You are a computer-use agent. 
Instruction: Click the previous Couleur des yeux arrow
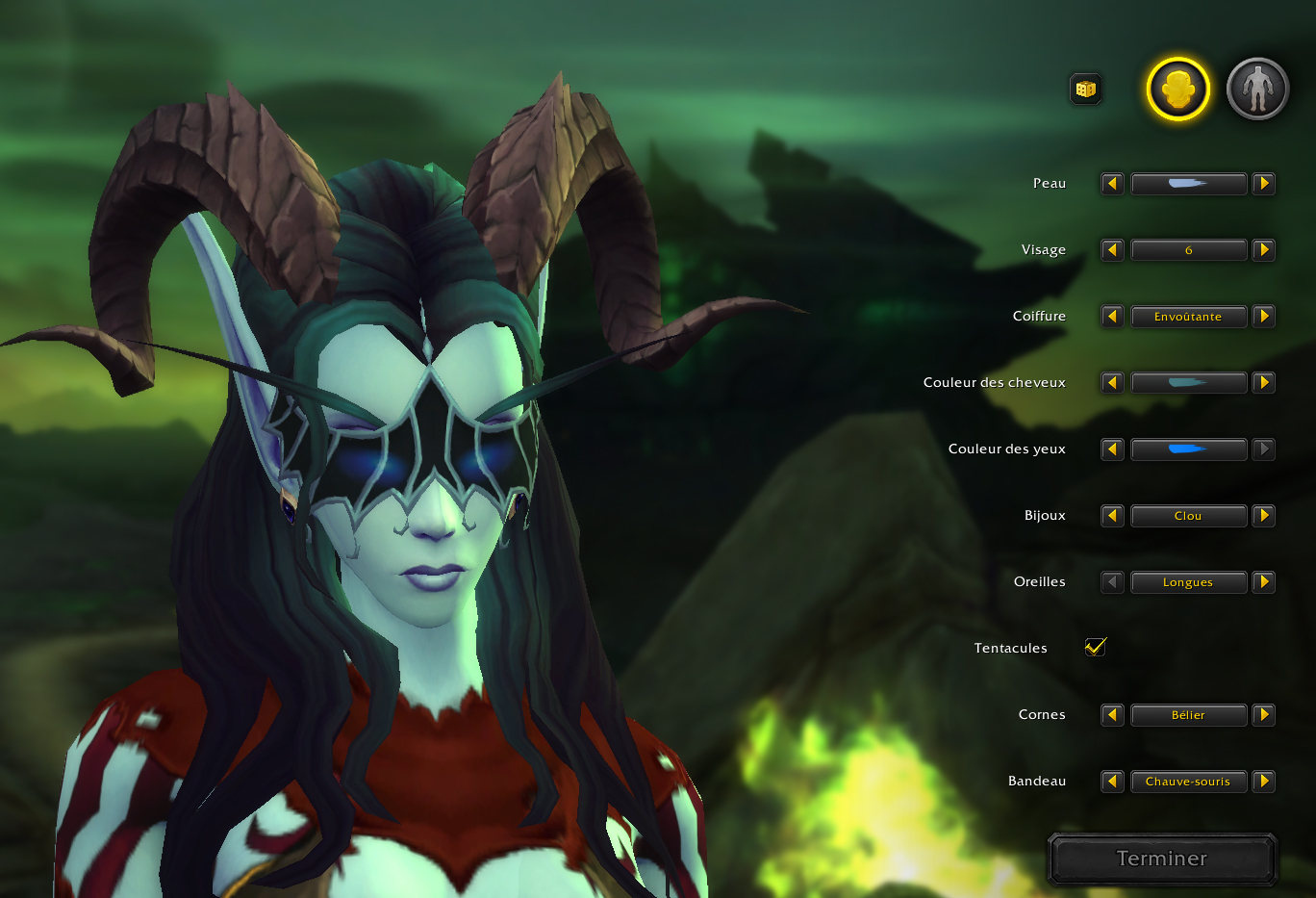pyautogui.click(x=1112, y=449)
